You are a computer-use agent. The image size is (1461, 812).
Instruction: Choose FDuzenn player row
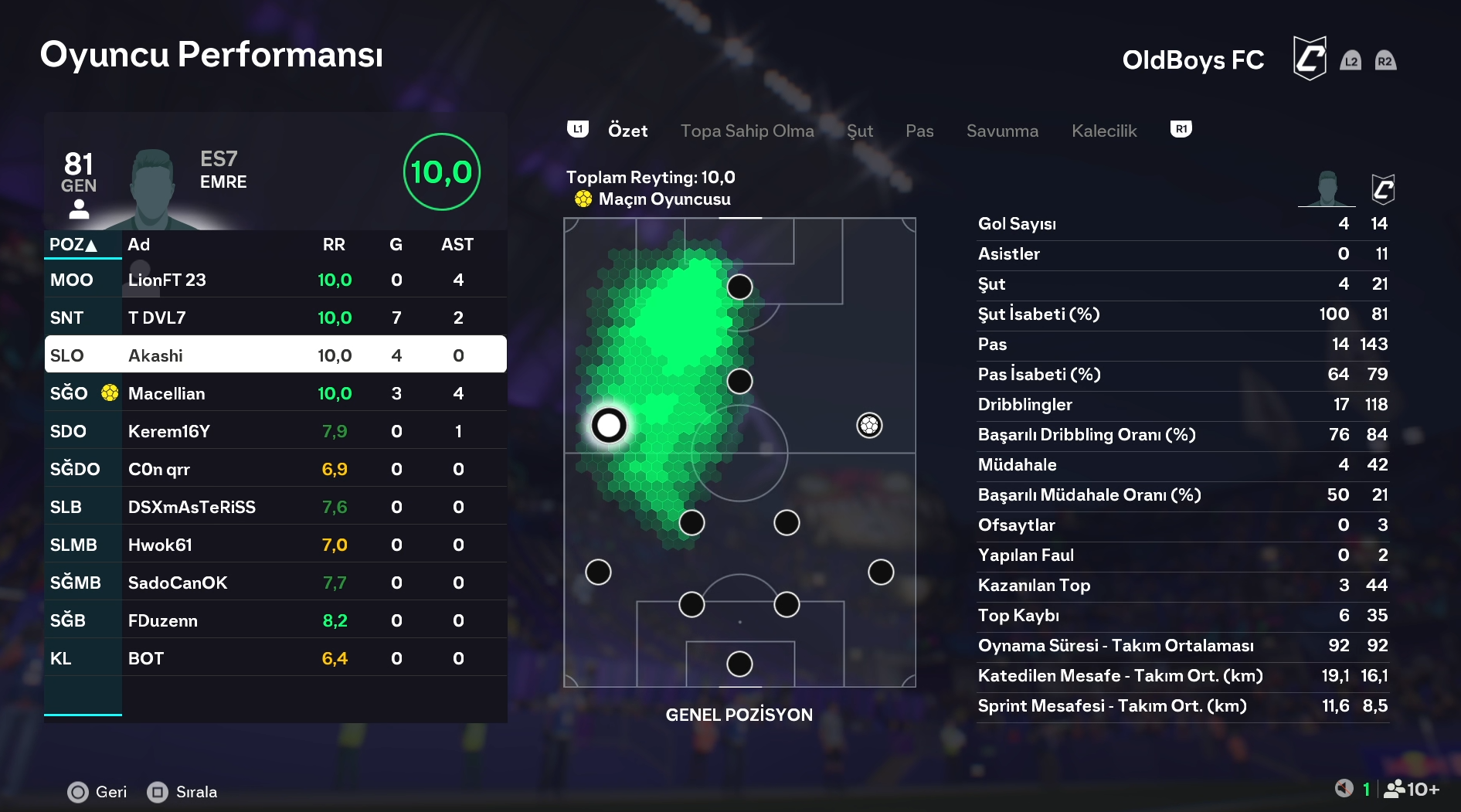pyautogui.click(x=275, y=620)
